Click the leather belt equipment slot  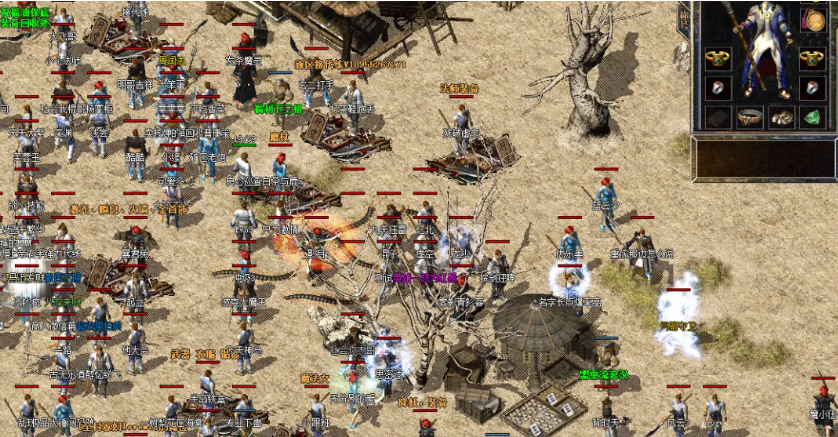(x=749, y=118)
